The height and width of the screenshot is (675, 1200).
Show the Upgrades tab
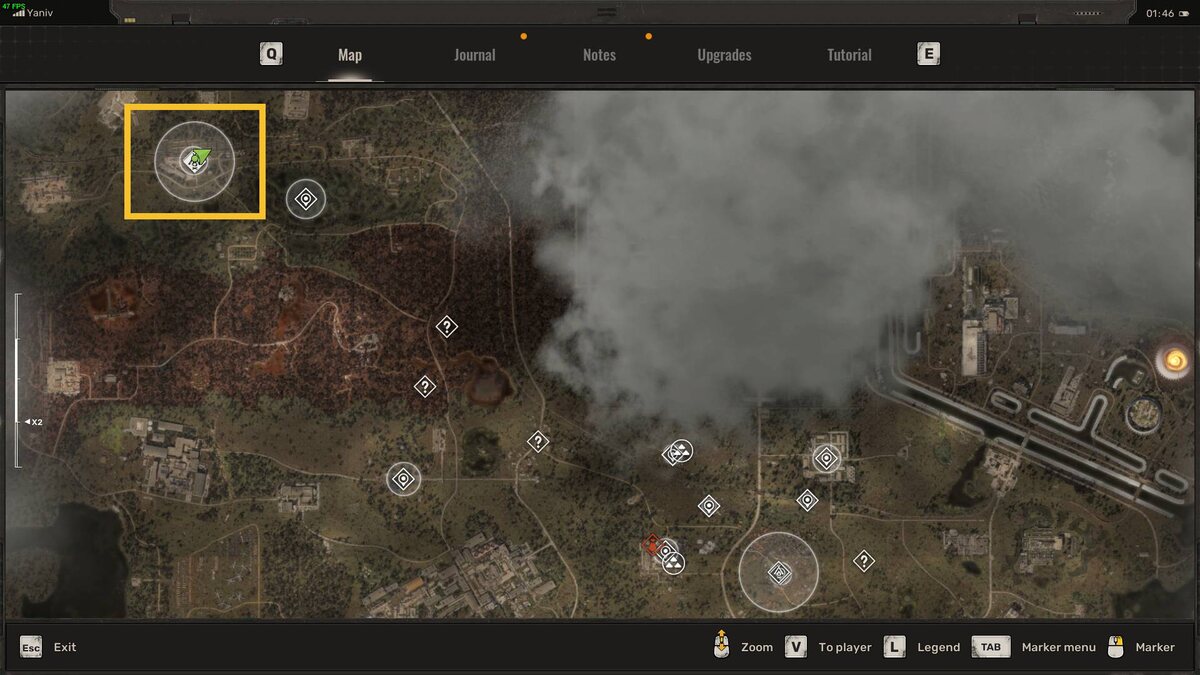click(x=724, y=55)
